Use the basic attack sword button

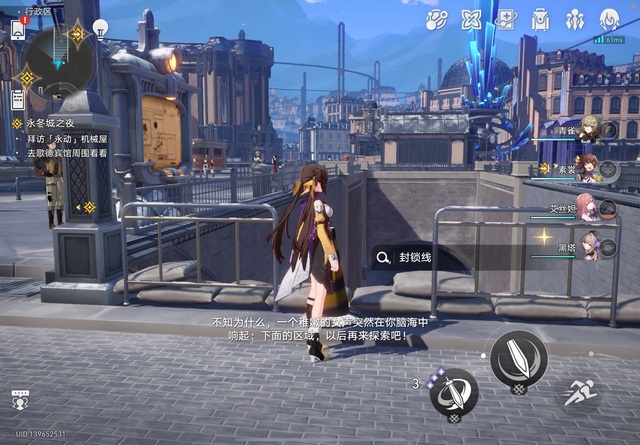tap(518, 358)
